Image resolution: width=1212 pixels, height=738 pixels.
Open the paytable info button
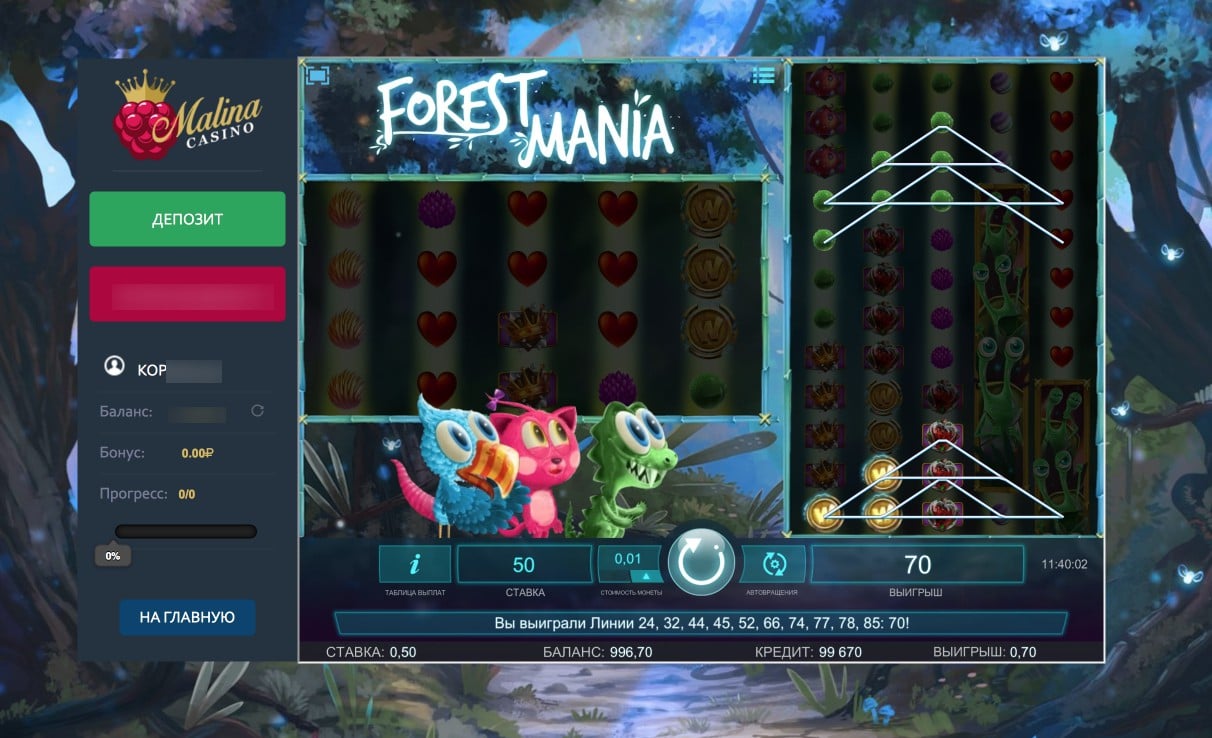coord(414,565)
